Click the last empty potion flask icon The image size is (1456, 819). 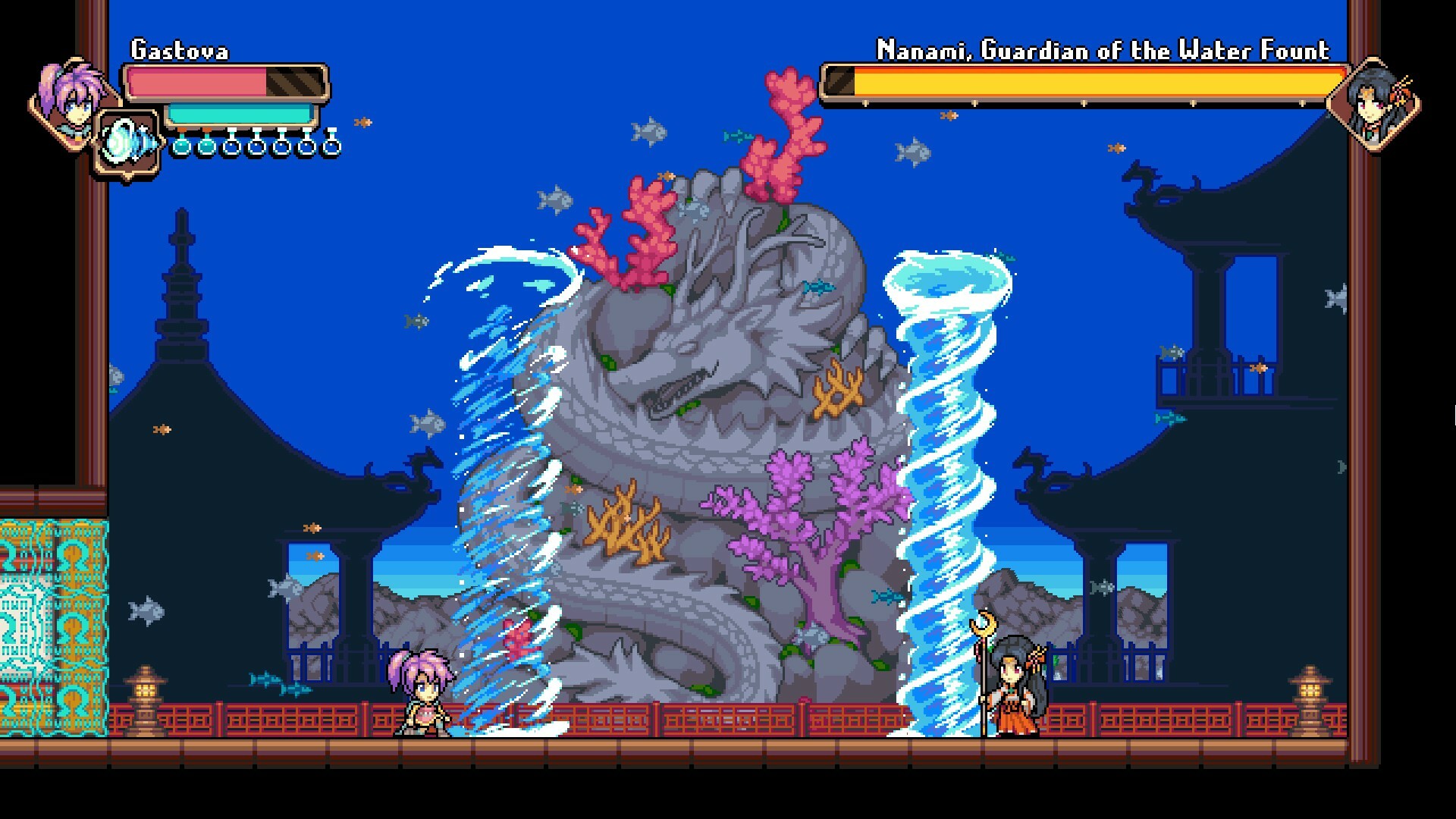(334, 146)
